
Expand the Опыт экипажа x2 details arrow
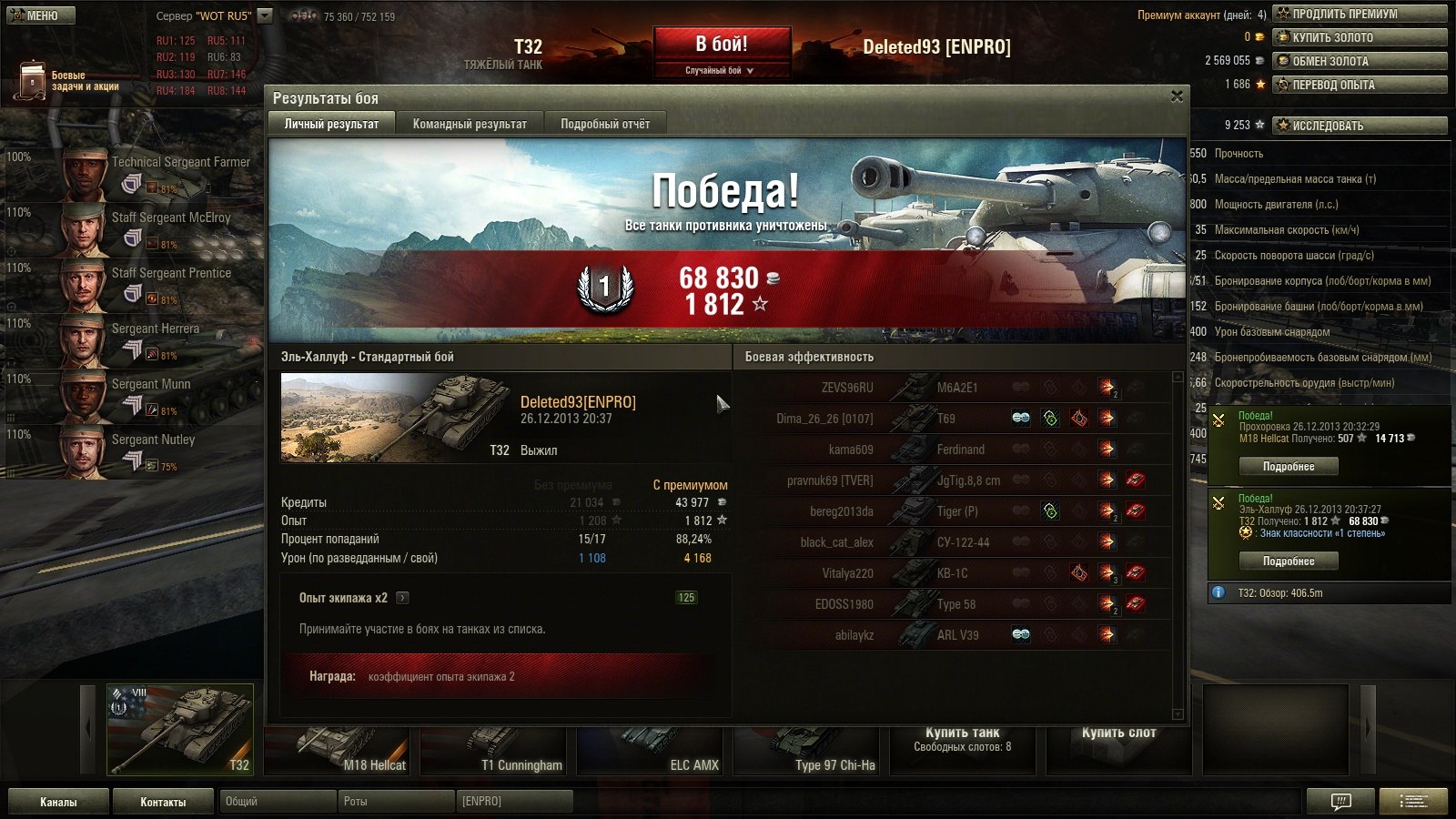pyautogui.click(x=402, y=598)
